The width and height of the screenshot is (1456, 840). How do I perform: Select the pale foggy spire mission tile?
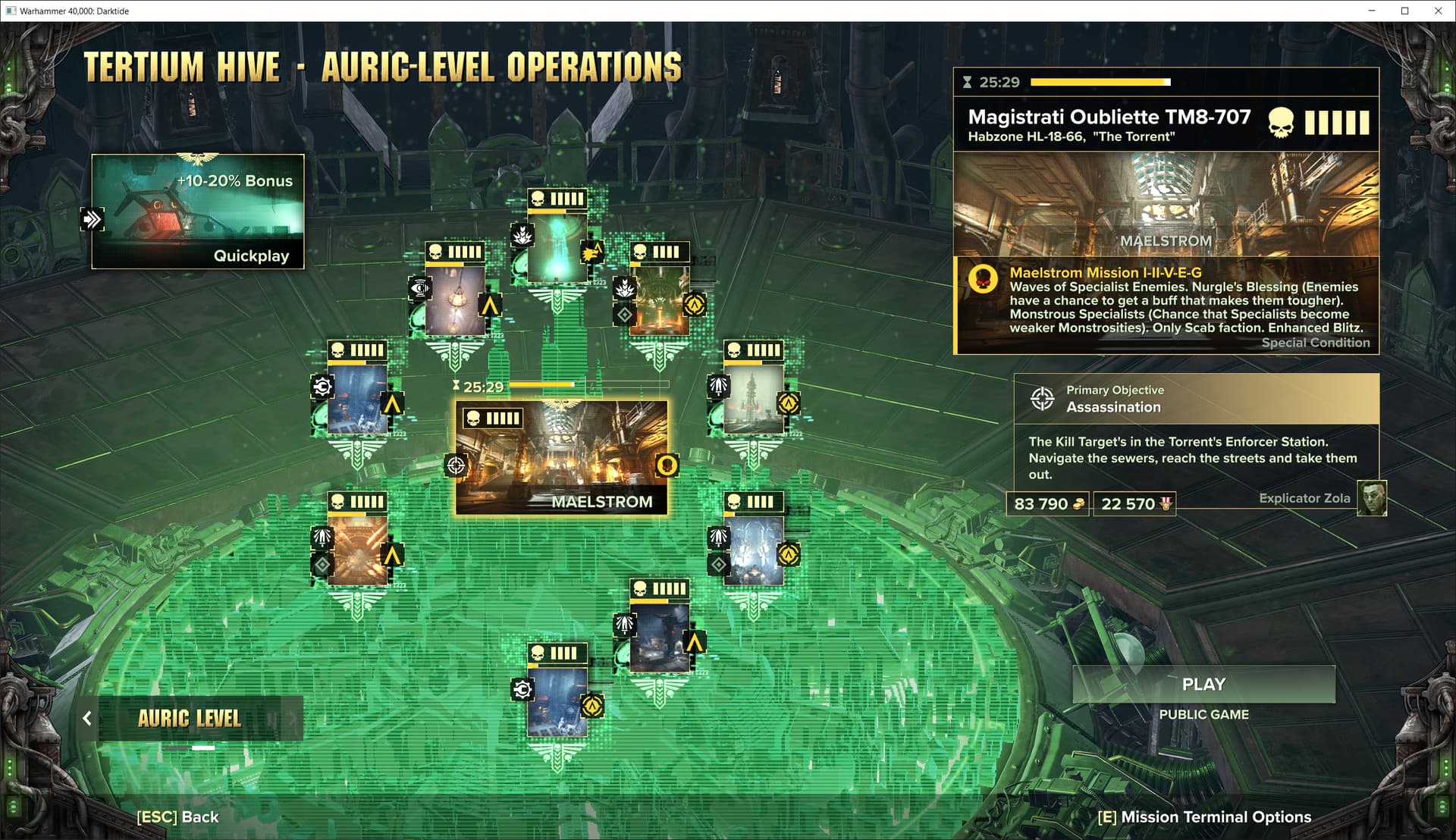tap(753, 400)
